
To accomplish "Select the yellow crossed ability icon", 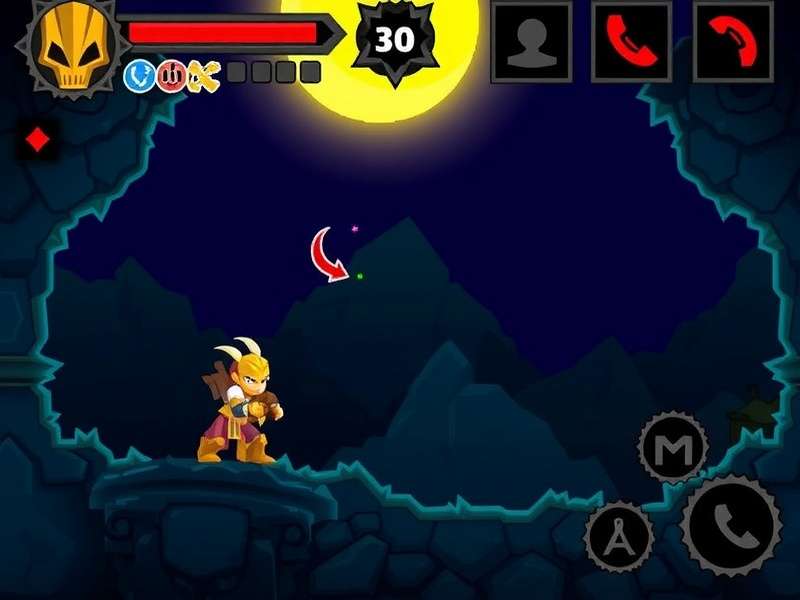I will 203,75.
